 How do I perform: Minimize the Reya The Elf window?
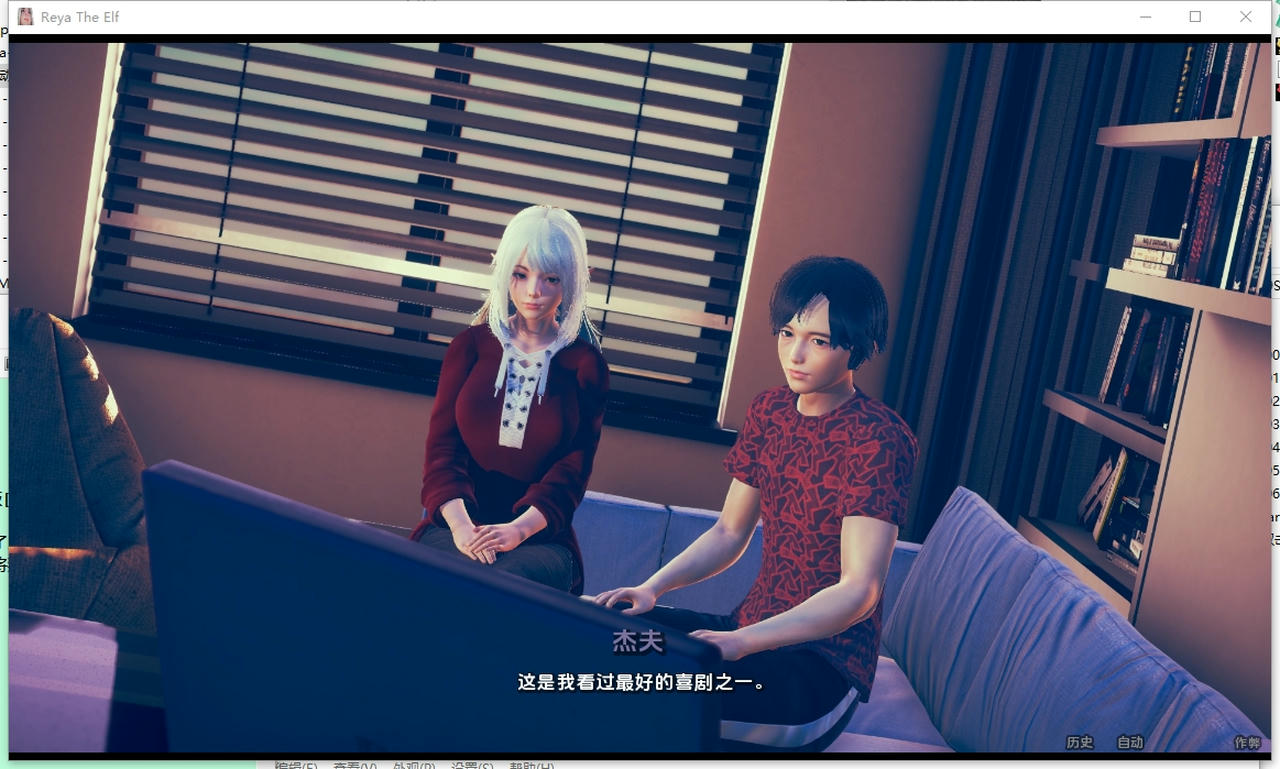click(x=1144, y=16)
